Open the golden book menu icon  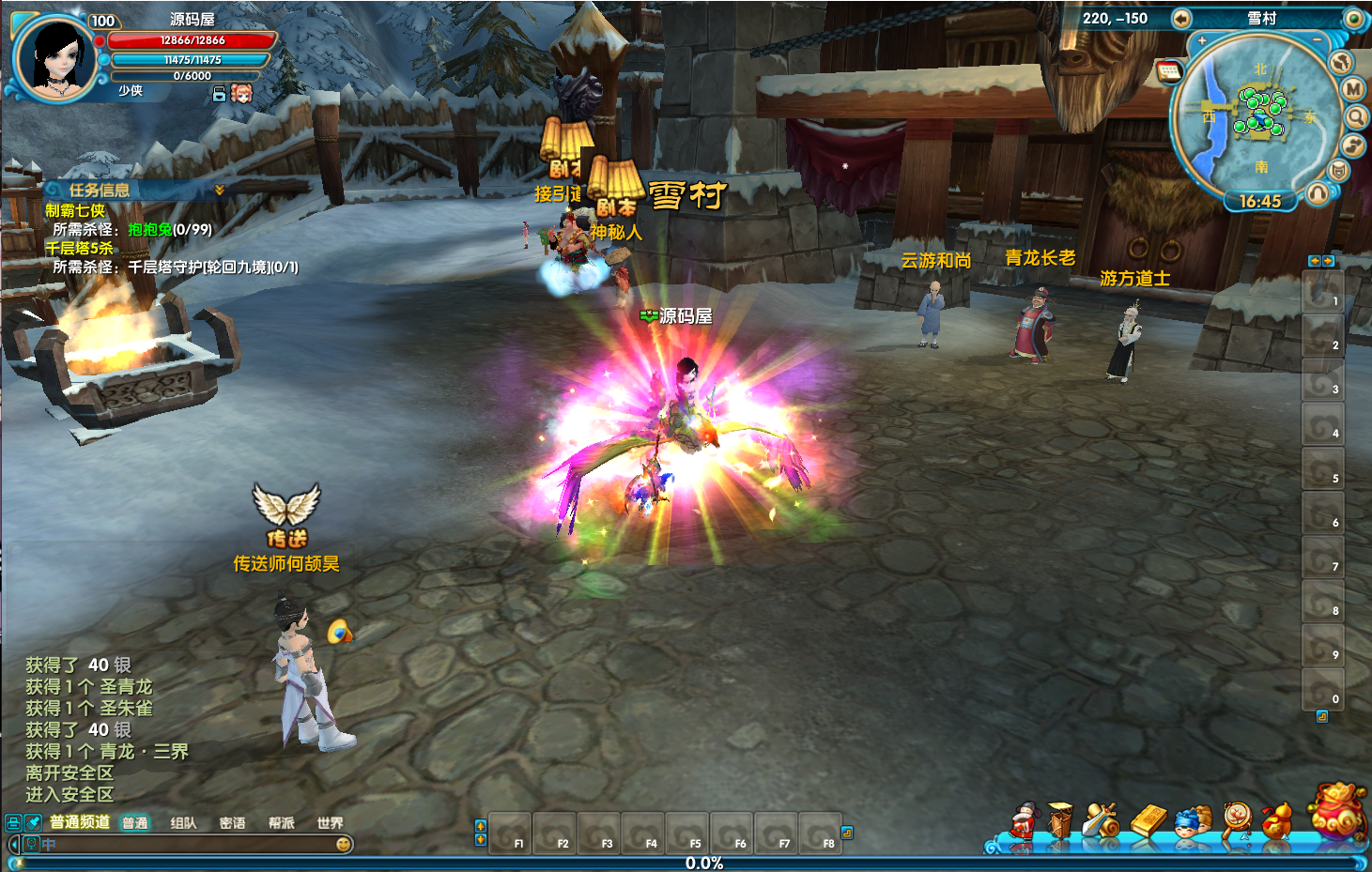pyautogui.click(x=1147, y=820)
